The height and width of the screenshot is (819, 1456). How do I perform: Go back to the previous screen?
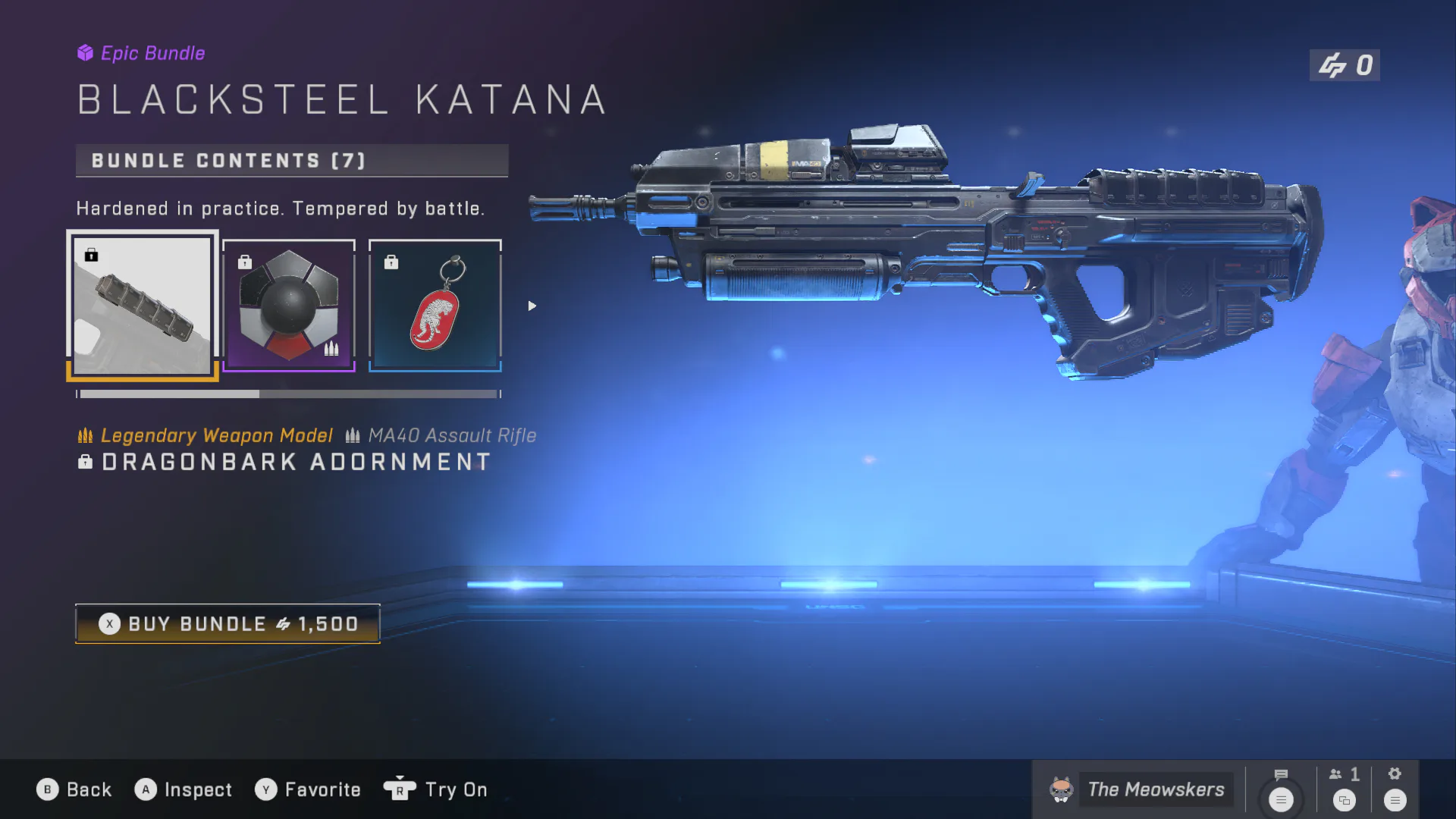74,789
